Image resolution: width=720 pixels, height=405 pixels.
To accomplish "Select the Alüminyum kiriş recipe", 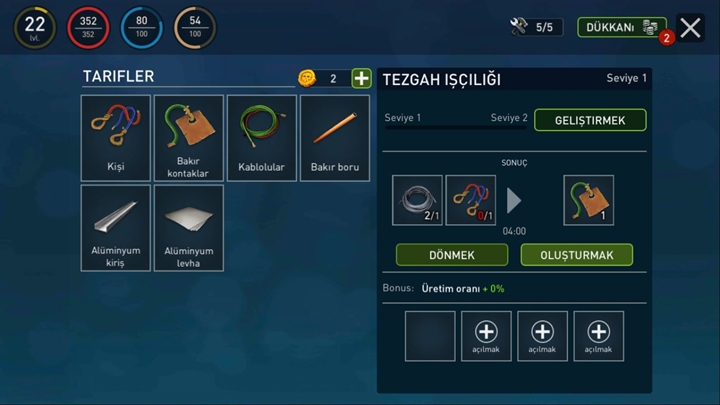I will pos(116,228).
